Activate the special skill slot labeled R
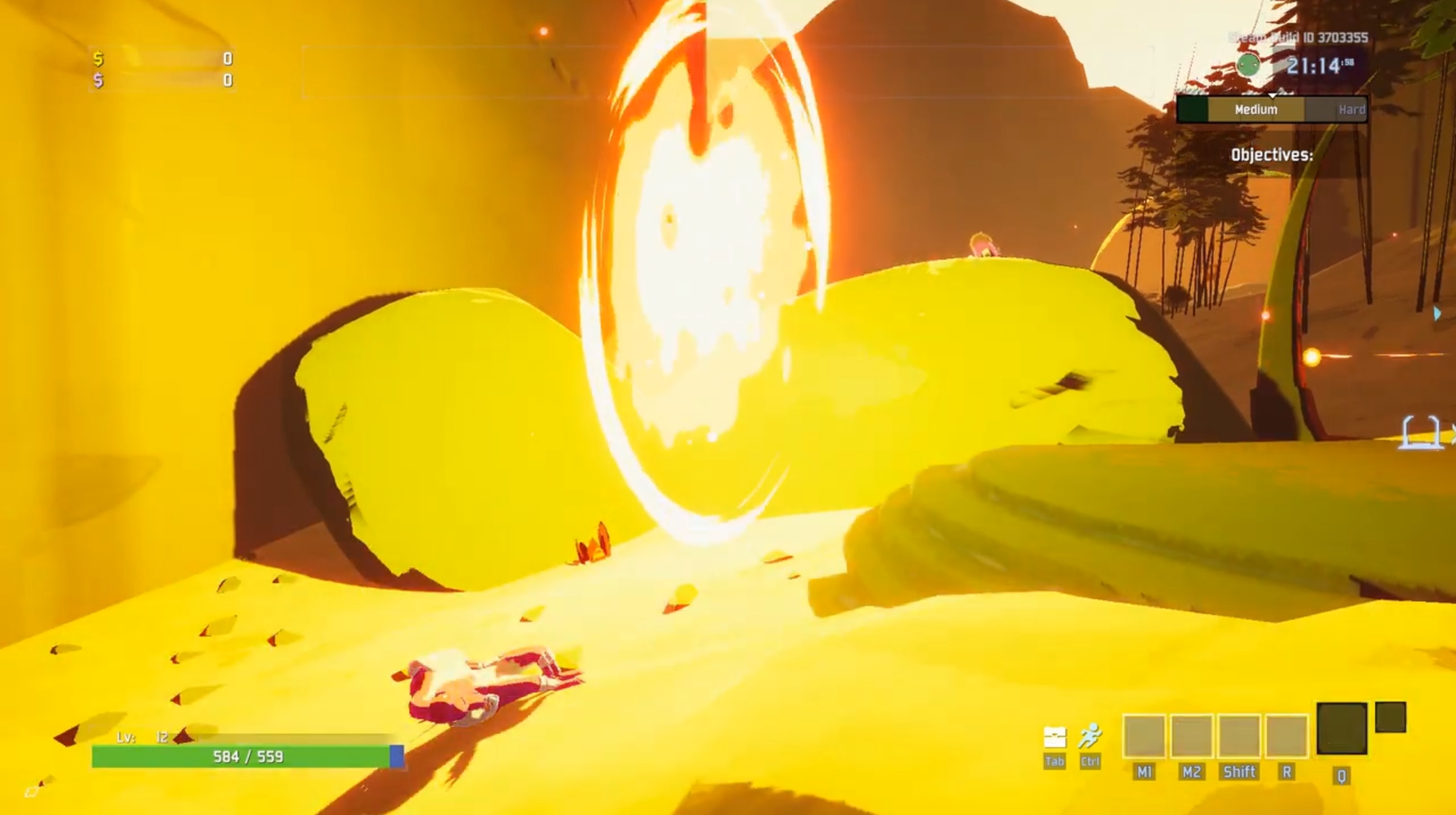The image size is (1456, 815). point(1286,736)
